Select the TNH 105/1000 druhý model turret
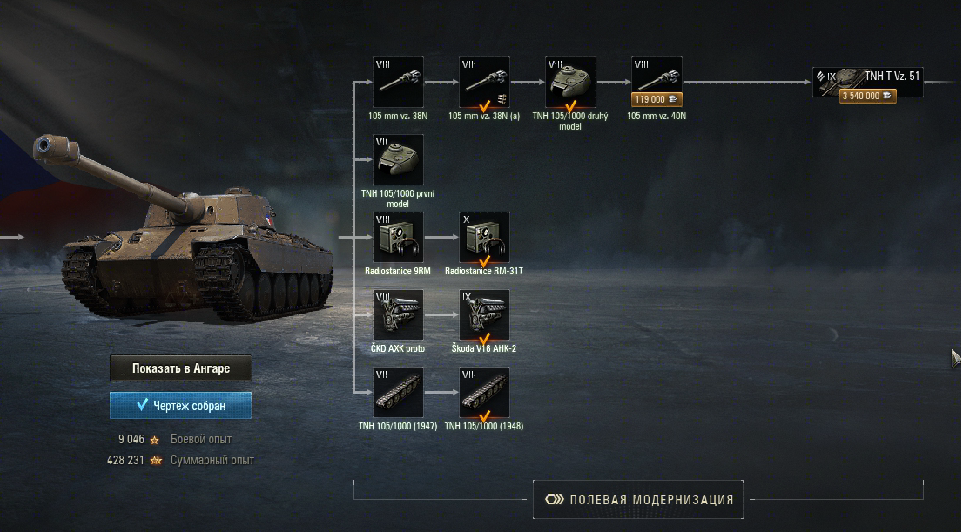Viewport: 961px width, 532px height. click(x=570, y=82)
